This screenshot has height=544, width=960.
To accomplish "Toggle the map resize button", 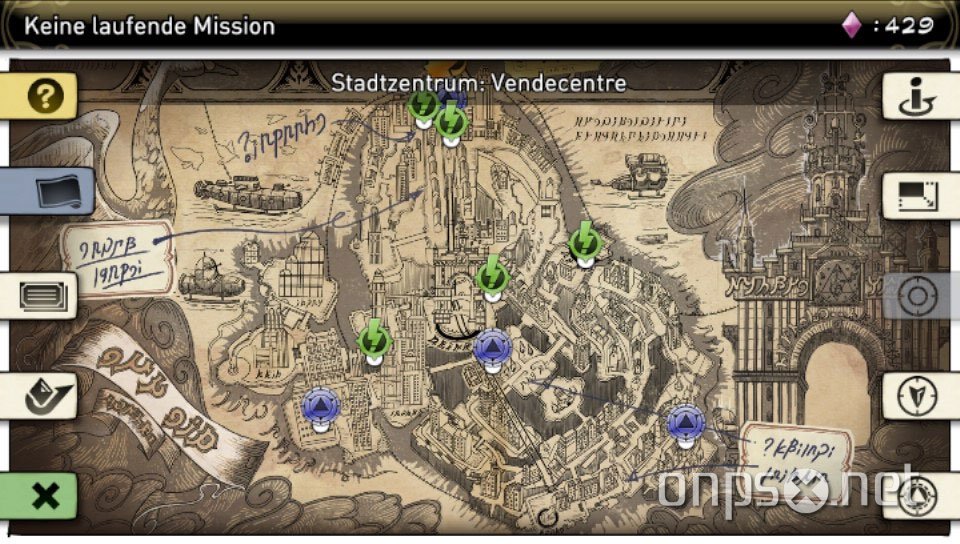I will pos(915,195).
